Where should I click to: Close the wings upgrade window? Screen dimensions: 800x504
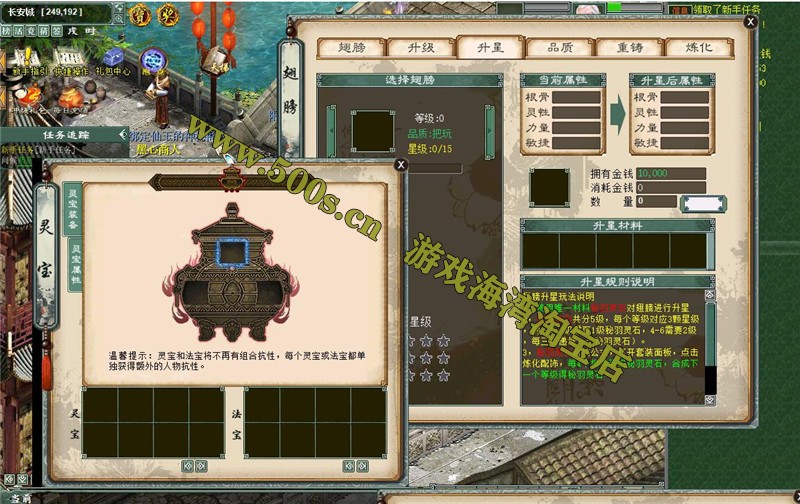click(751, 21)
